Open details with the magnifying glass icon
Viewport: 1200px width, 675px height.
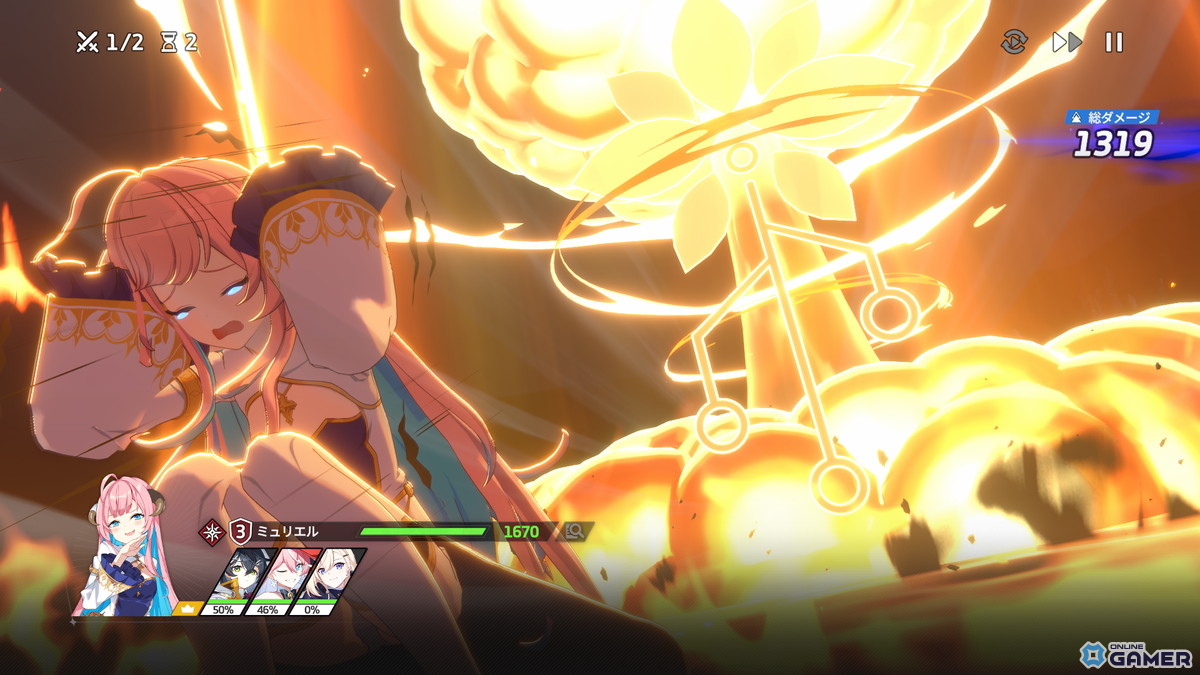(575, 532)
